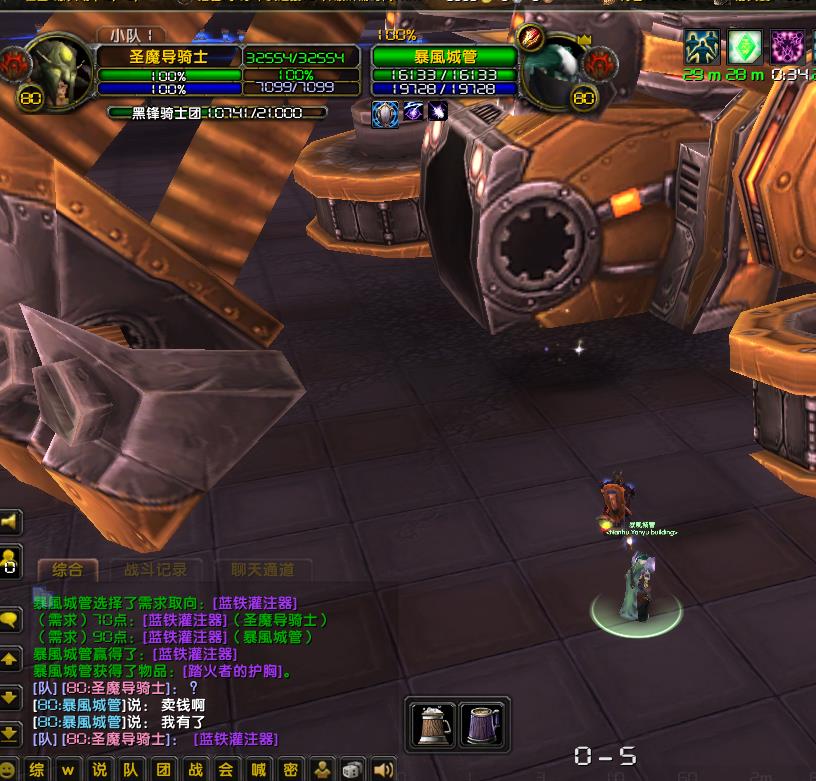The image size is (816, 781).
Task: Select the 聊天通道 chat channels tab
Action: 262,570
